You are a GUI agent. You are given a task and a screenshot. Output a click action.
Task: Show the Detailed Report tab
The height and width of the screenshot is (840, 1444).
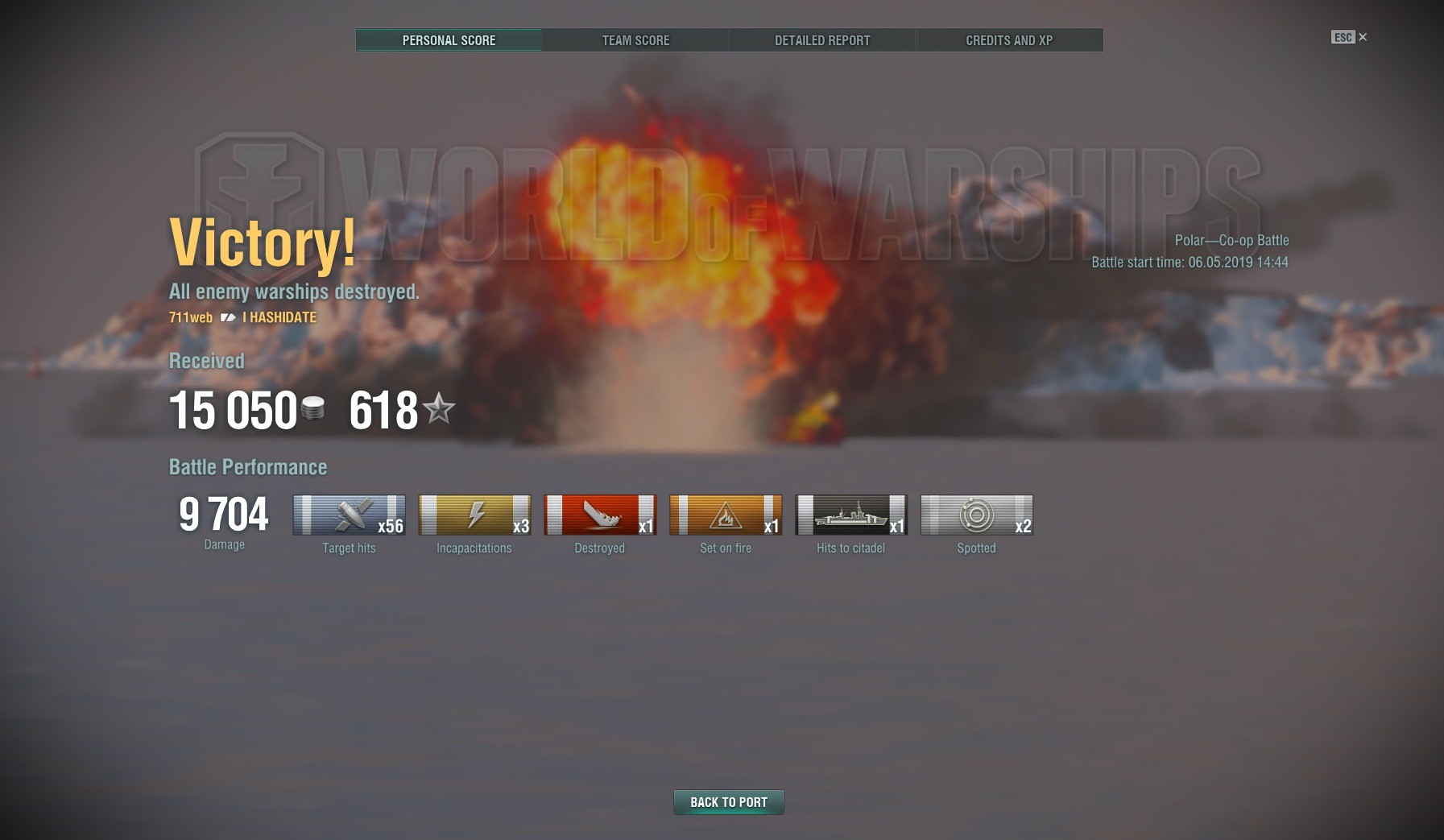click(x=822, y=40)
